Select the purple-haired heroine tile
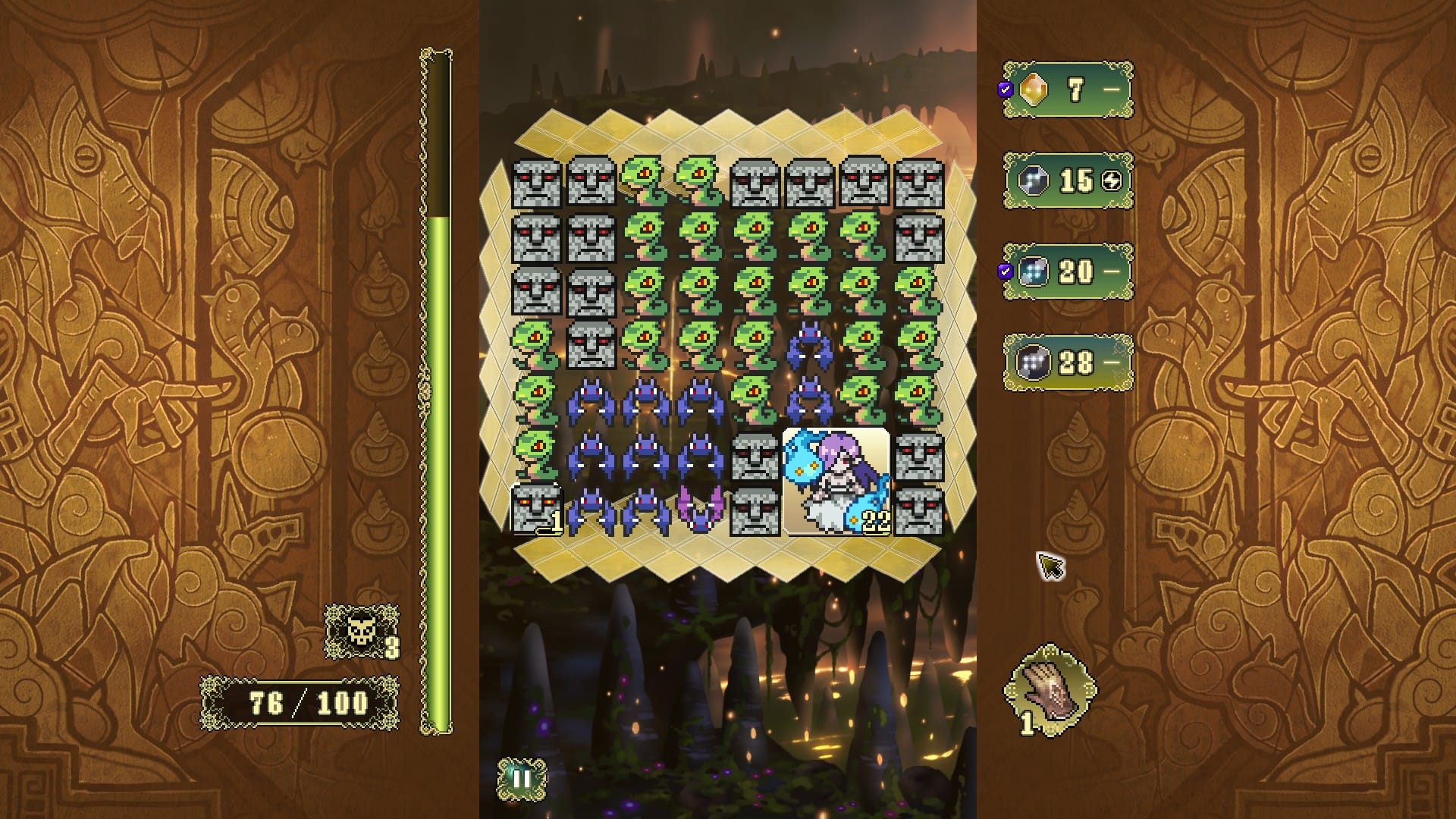The image size is (1456, 819). coord(836,482)
